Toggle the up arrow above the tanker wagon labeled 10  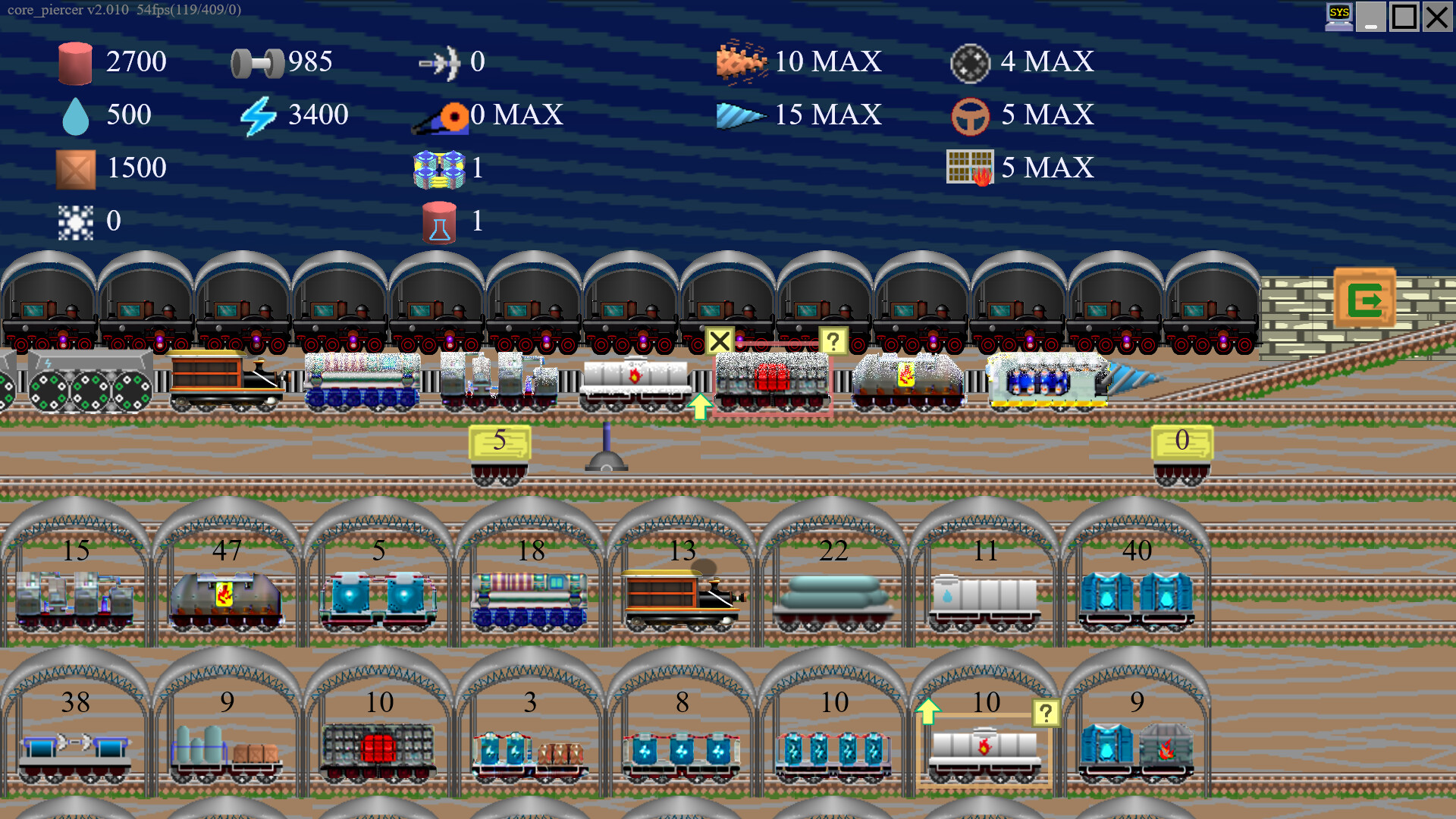927,711
